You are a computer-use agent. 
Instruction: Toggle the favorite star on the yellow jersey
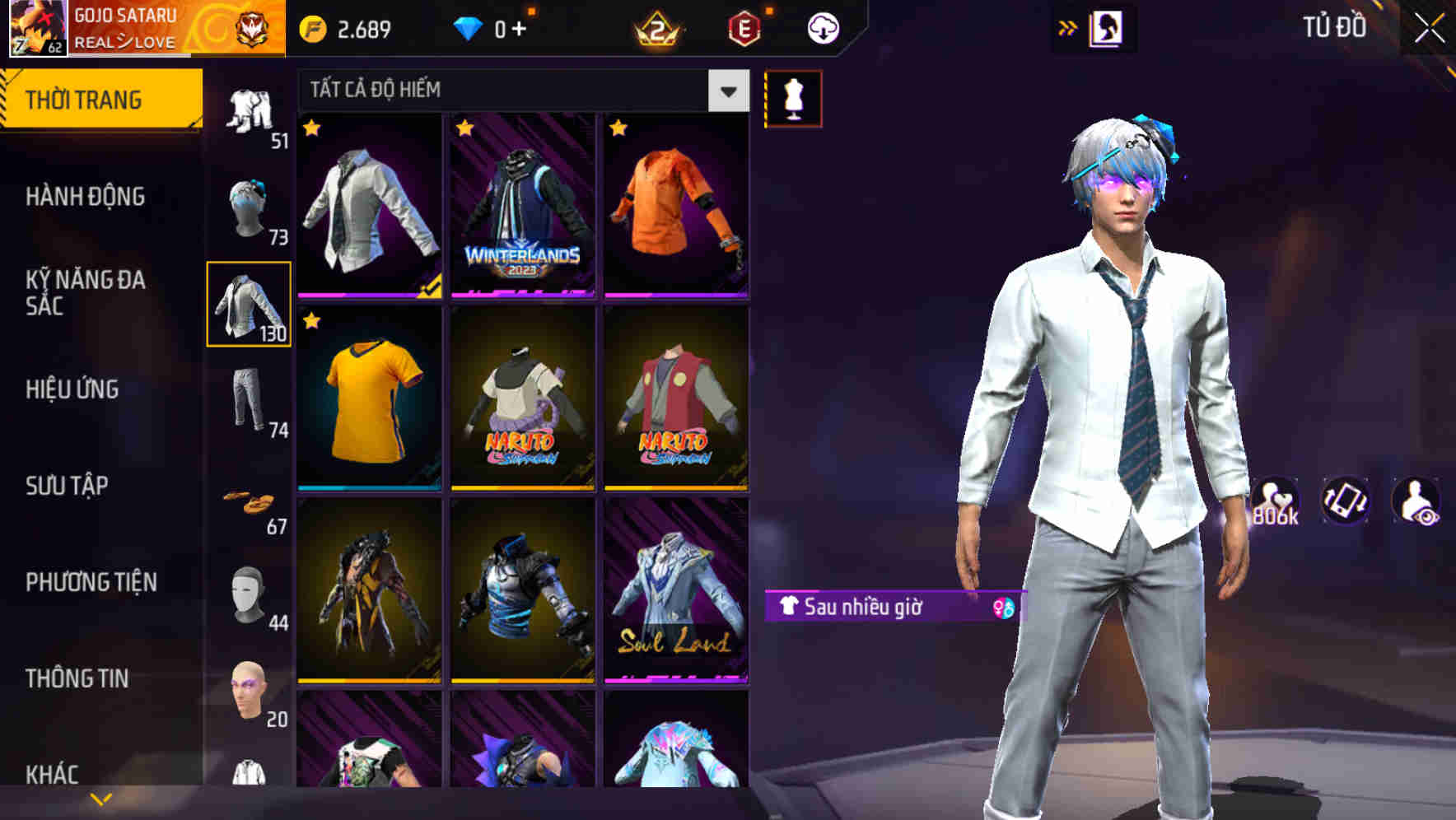312,320
